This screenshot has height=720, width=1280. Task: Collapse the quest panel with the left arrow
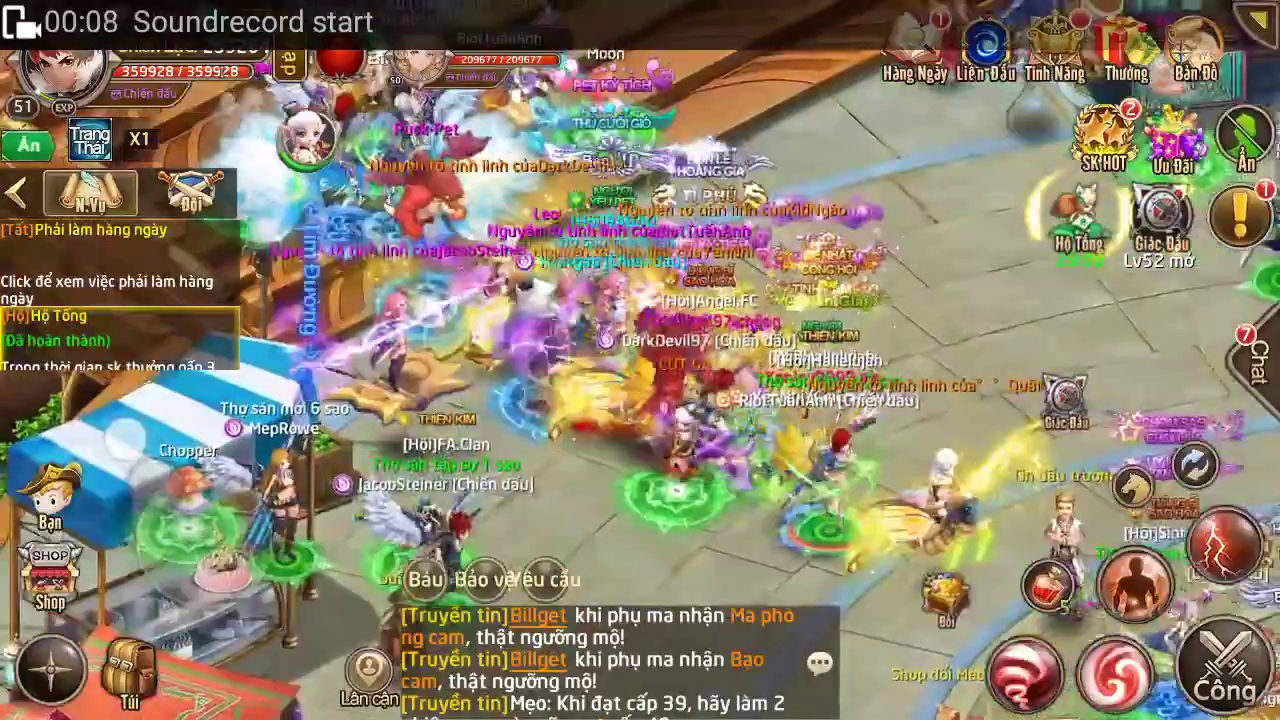(x=16, y=193)
